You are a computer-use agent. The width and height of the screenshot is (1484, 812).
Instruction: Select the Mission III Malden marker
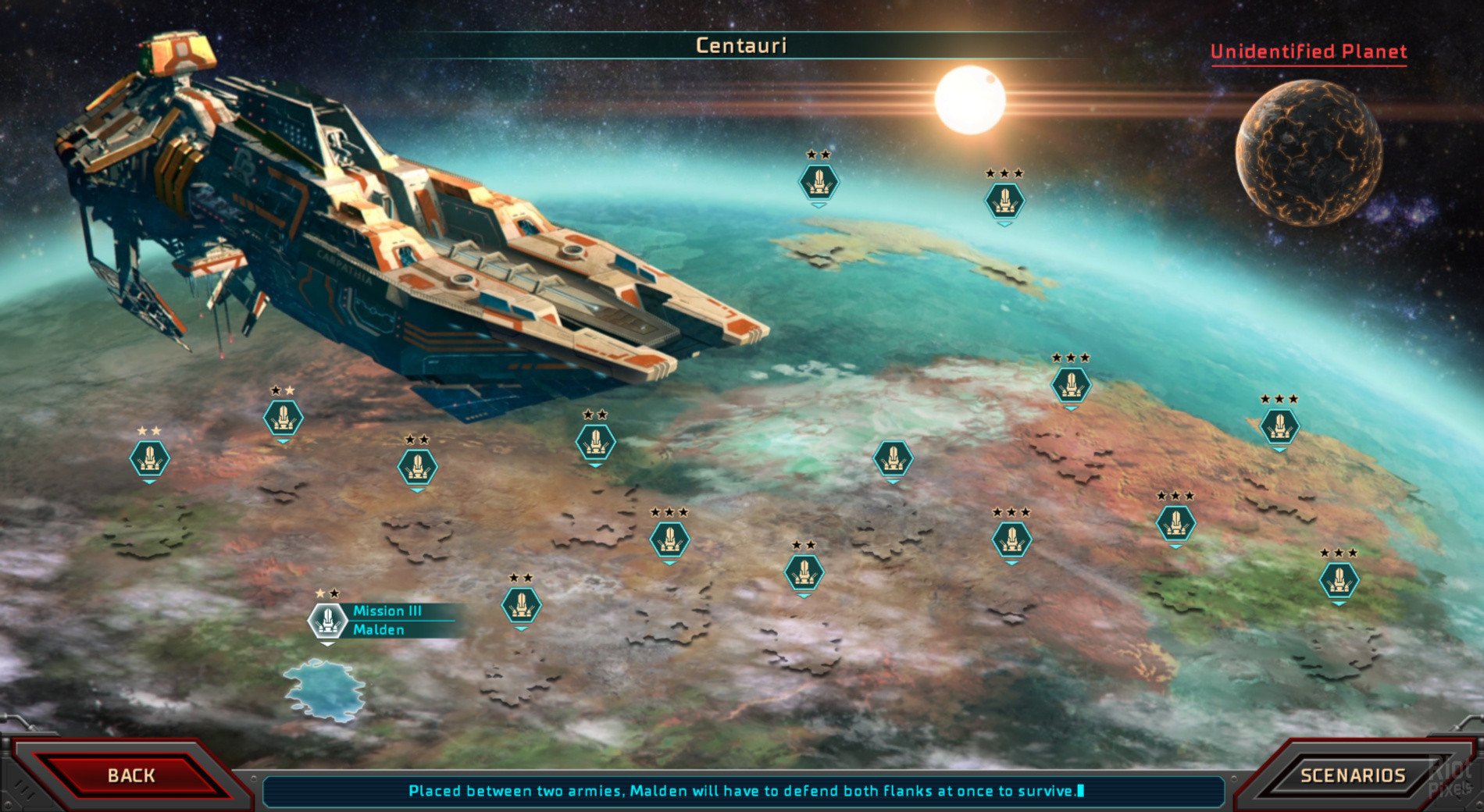(327, 621)
